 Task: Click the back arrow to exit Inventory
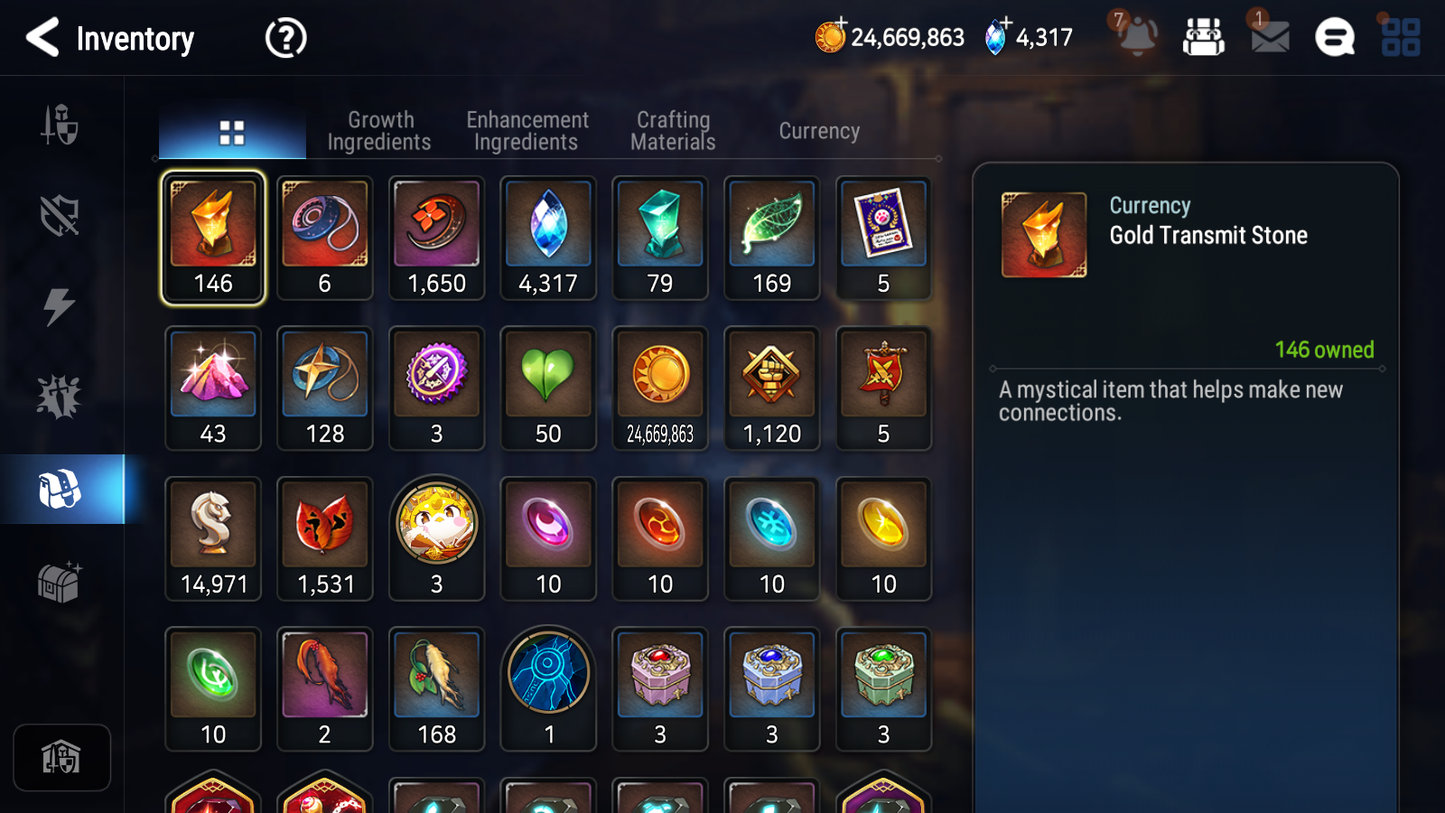point(42,38)
